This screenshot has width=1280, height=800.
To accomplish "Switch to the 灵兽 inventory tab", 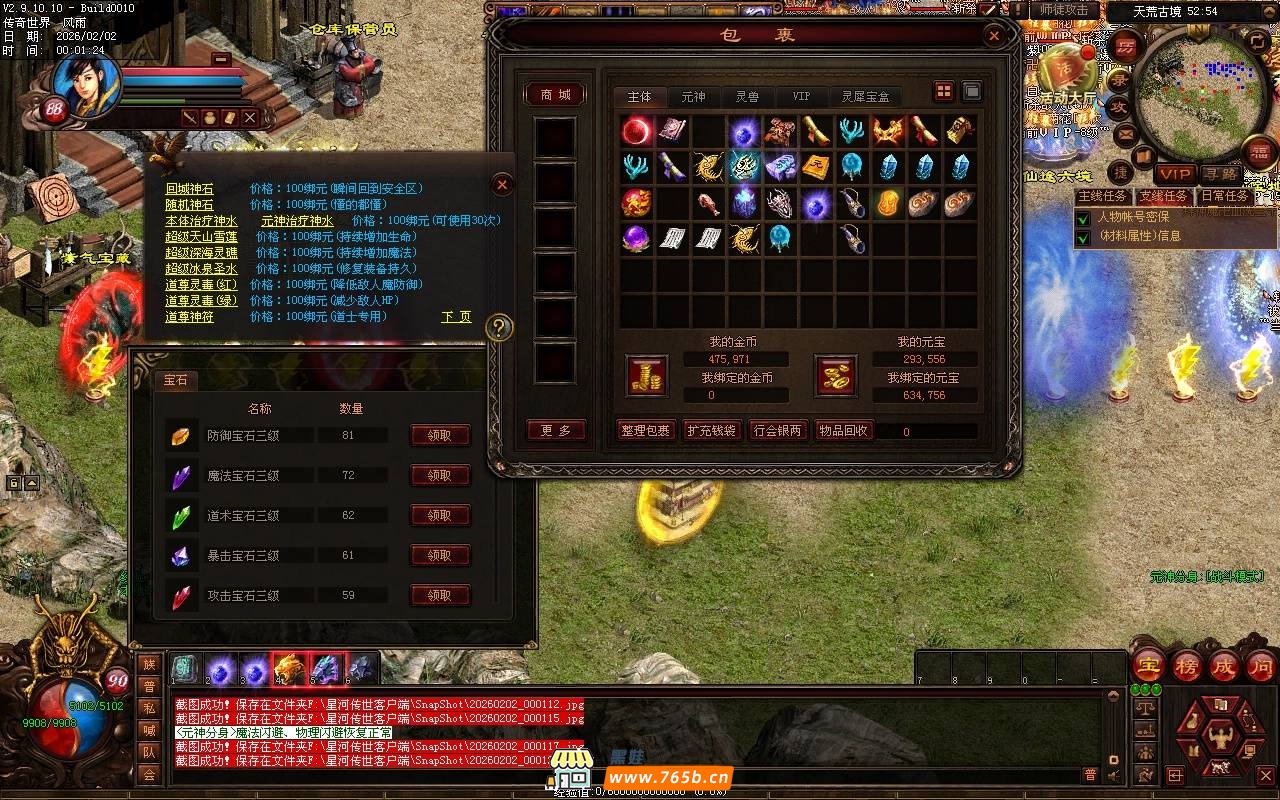I will [x=747, y=97].
